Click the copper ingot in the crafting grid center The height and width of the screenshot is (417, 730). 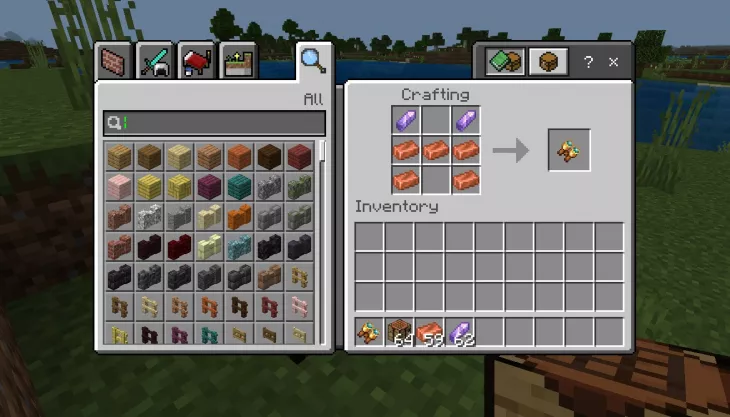[435, 151]
